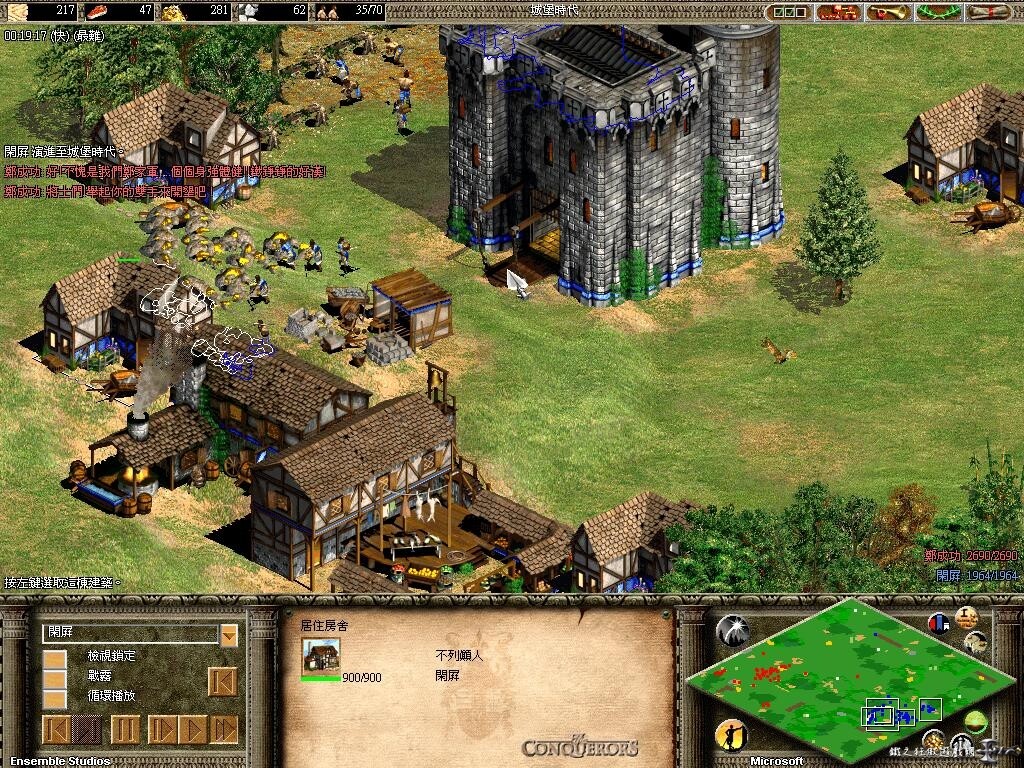The width and height of the screenshot is (1024, 768).
Task: Open the player selection dropdown arrow
Action: [229, 634]
